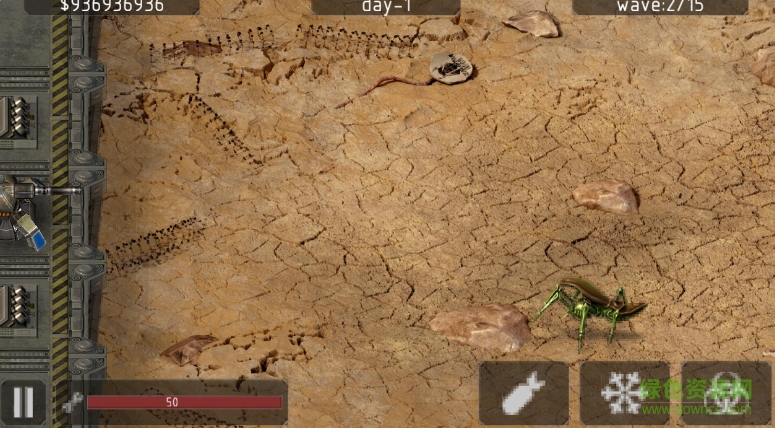Pause the game
Image resolution: width=775 pixels, height=428 pixels.
click(x=22, y=402)
